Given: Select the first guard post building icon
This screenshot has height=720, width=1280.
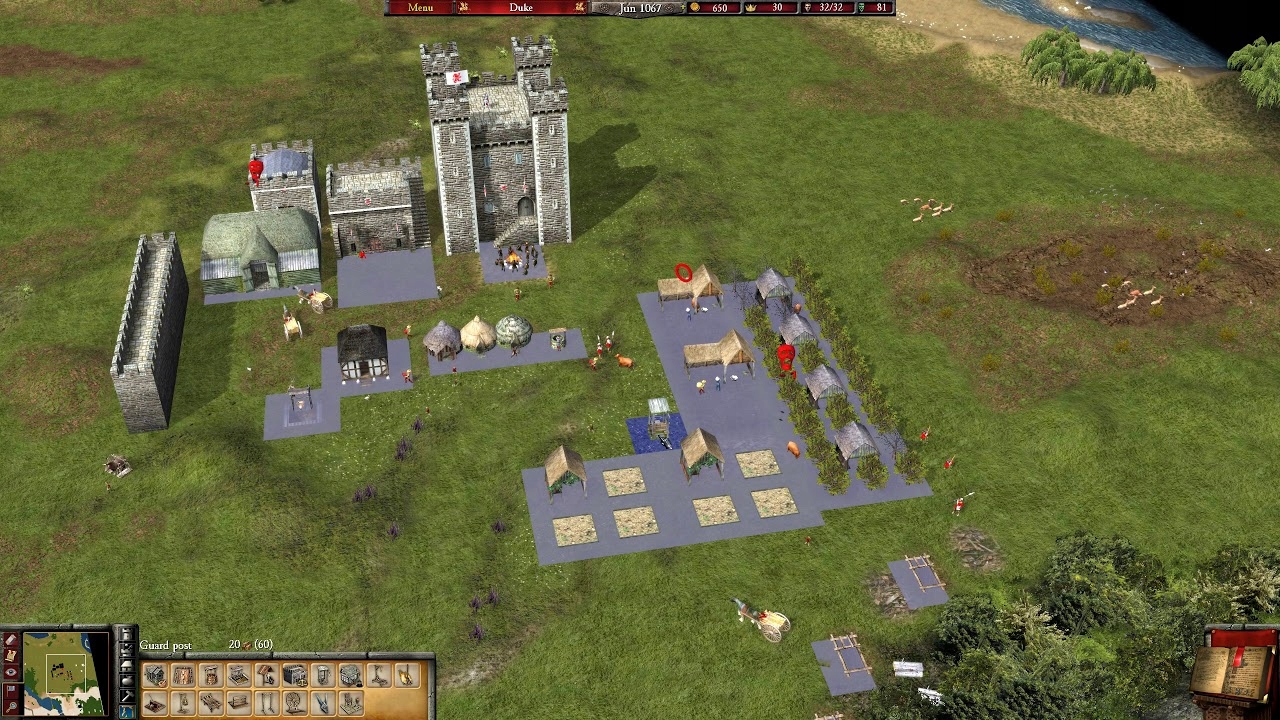Looking at the screenshot, I should 155,677.
